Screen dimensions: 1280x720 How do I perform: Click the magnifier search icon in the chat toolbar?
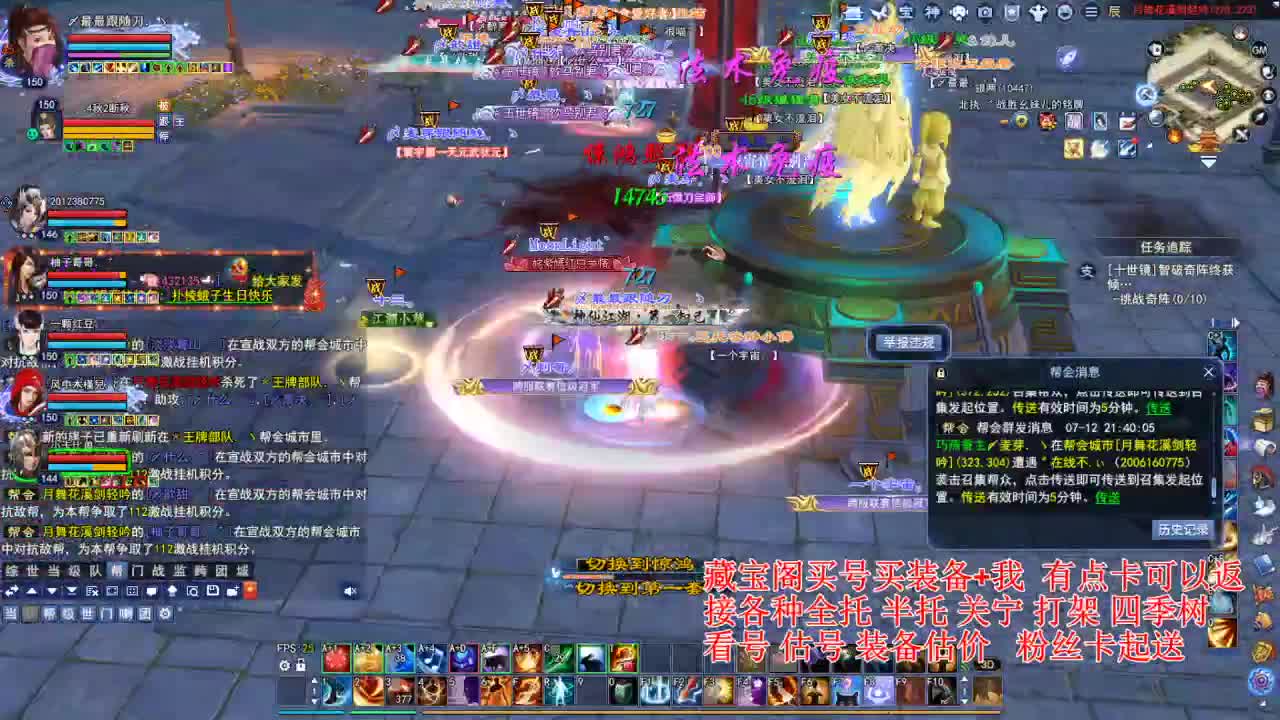[x=194, y=591]
